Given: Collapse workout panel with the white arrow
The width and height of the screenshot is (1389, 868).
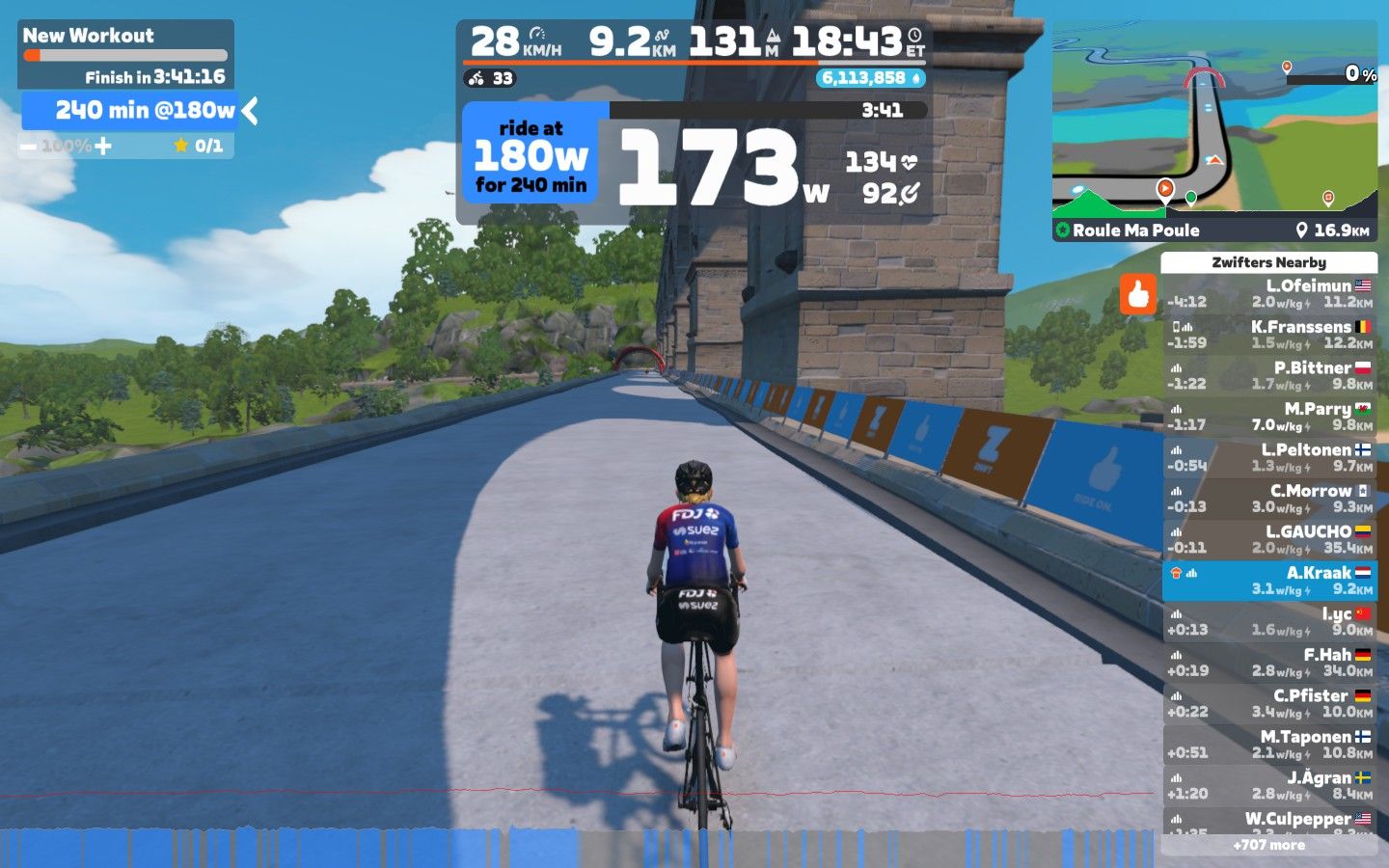Looking at the screenshot, I should (x=251, y=111).
